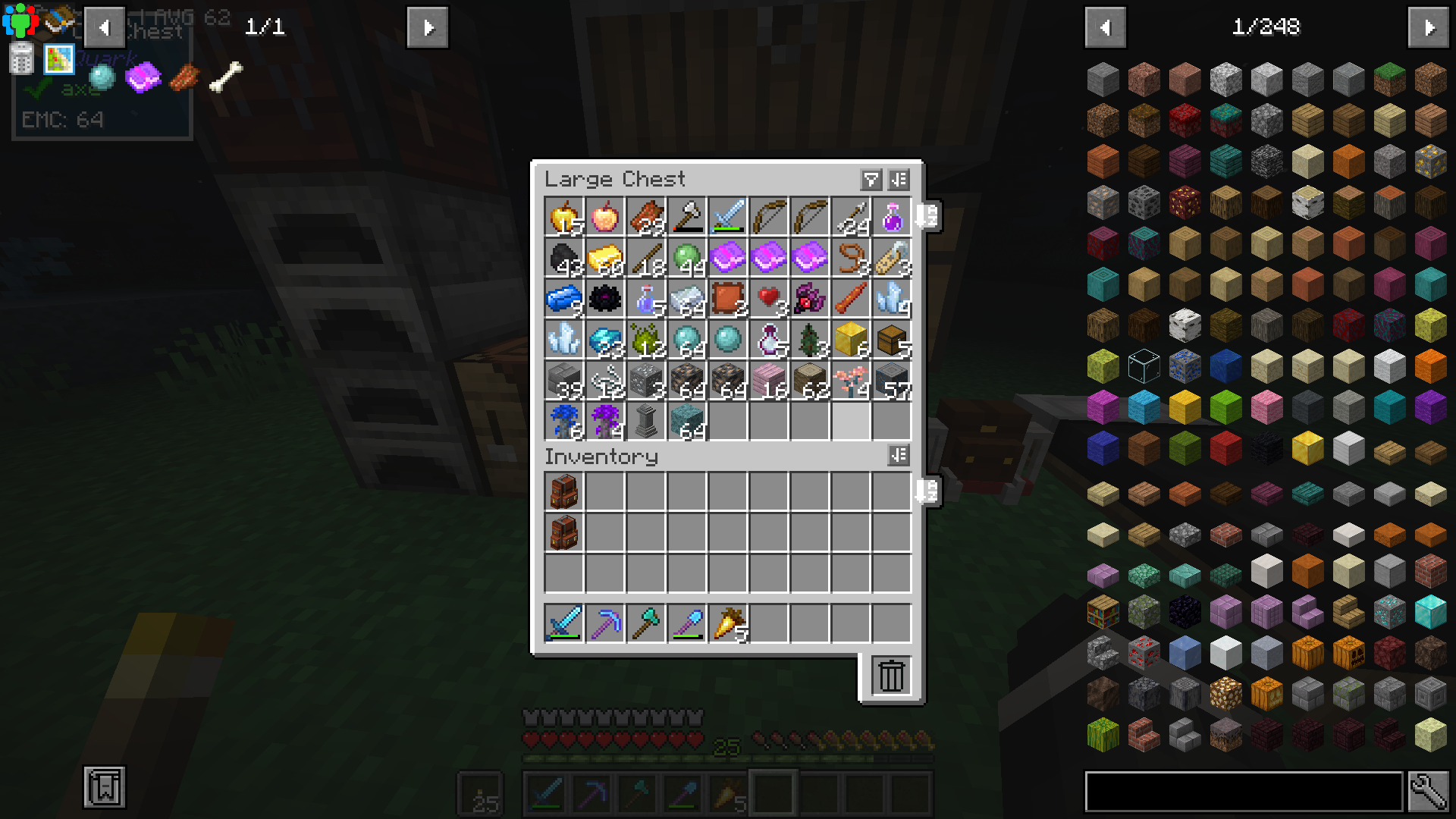The image size is (1456, 819).
Task: Click the right arrow next to the chest page counter
Action: (x=427, y=27)
